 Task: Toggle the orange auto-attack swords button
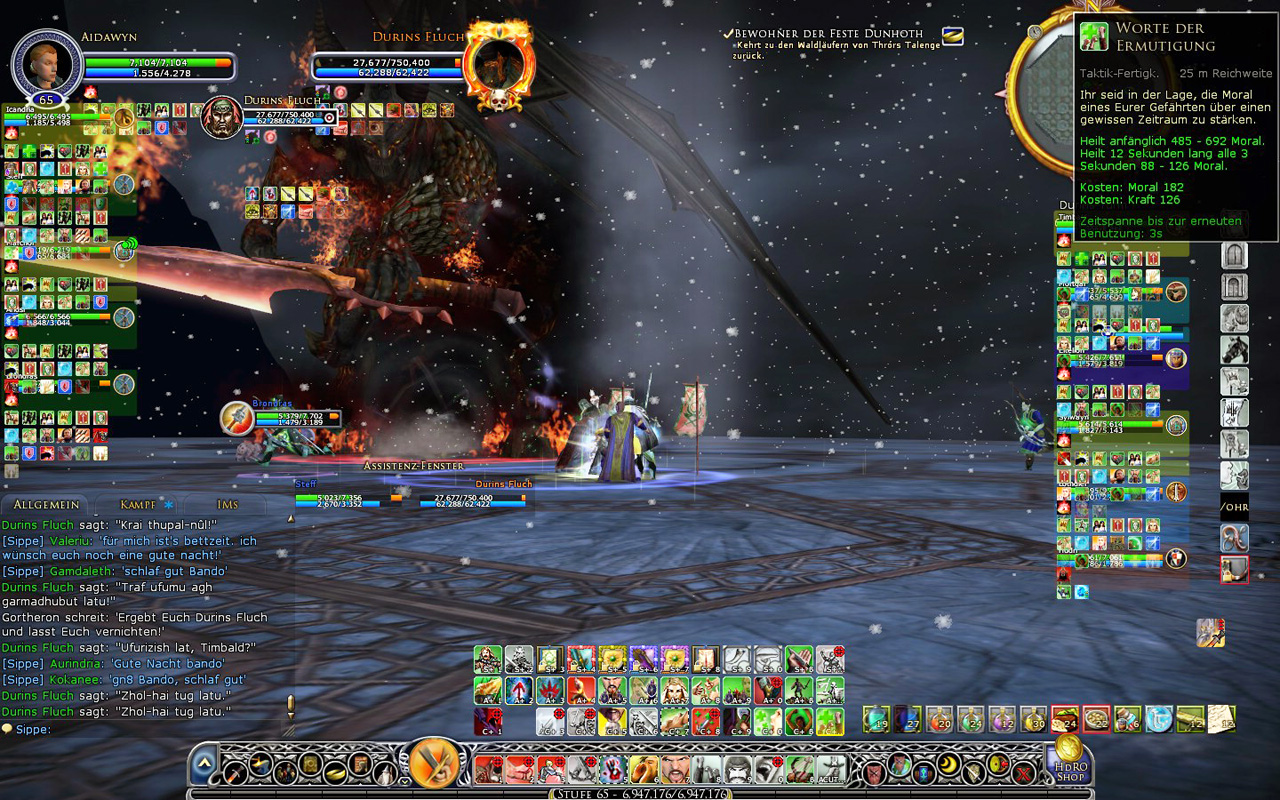(x=434, y=764)
